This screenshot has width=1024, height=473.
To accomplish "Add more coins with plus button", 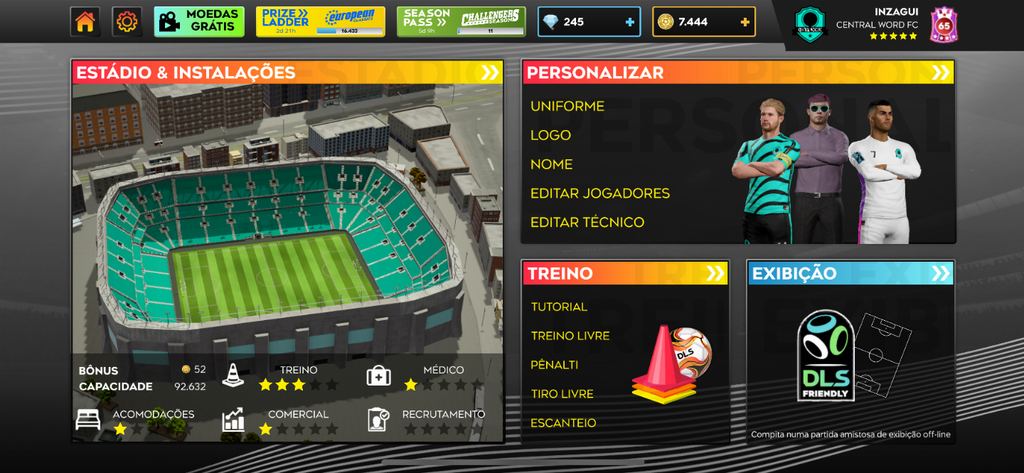I will point(745,22).
